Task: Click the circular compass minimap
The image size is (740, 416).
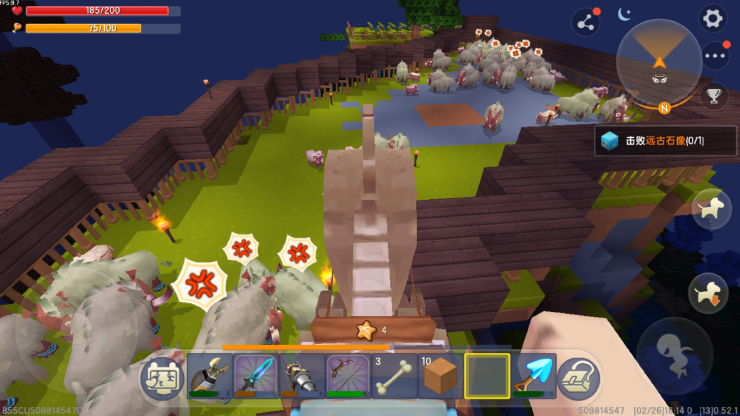Action: pyautogui.click(x=659, y=62)
